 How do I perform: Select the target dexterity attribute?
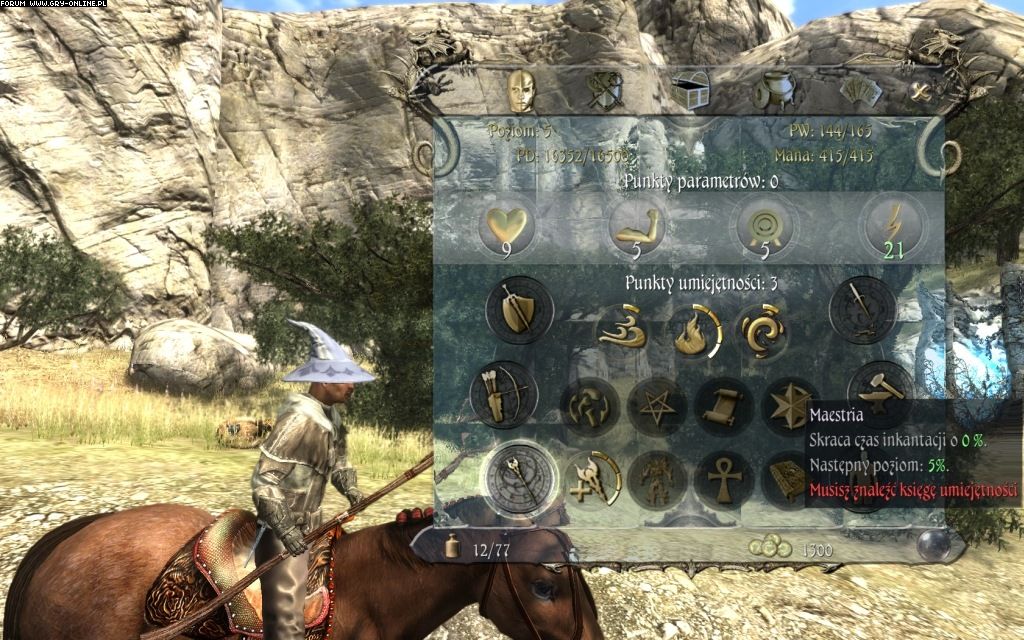762,226
